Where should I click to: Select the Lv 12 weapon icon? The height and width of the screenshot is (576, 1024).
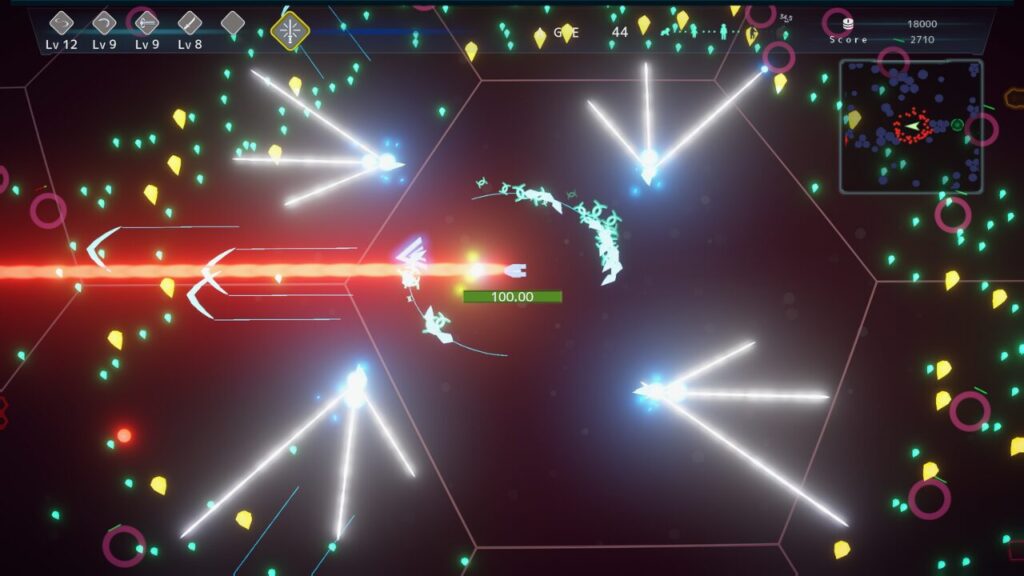click(x=62, y=23)
